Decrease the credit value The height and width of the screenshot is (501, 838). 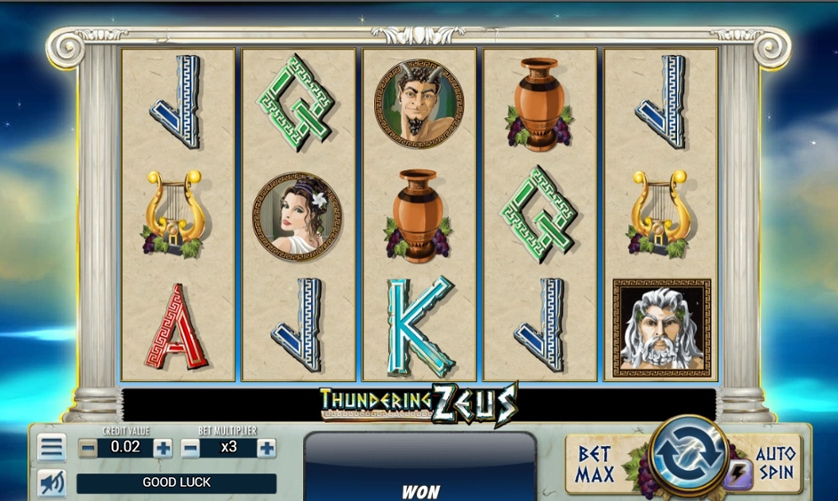point(88,448)
